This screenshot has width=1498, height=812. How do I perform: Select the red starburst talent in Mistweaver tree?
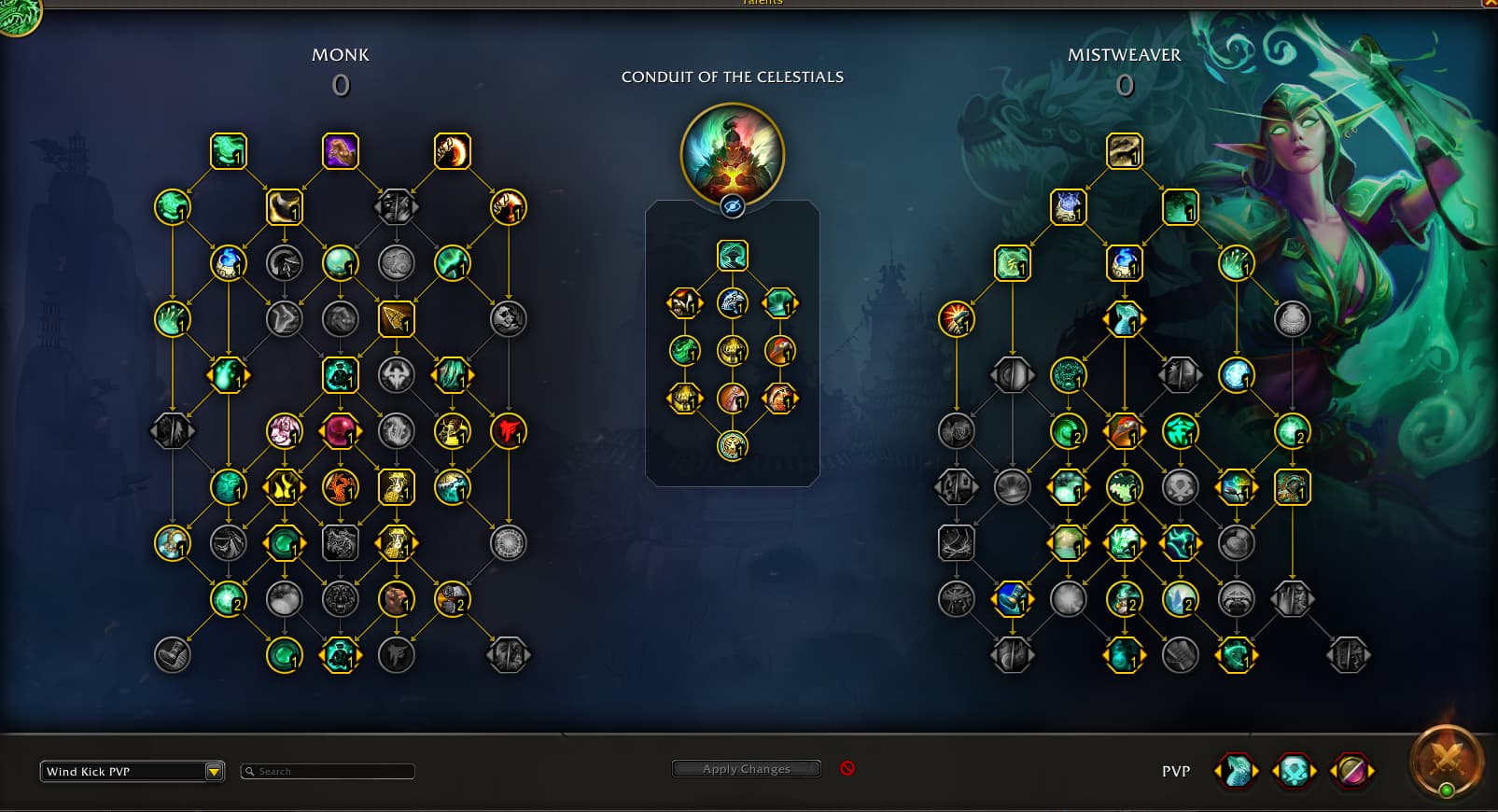click(957, 319)
